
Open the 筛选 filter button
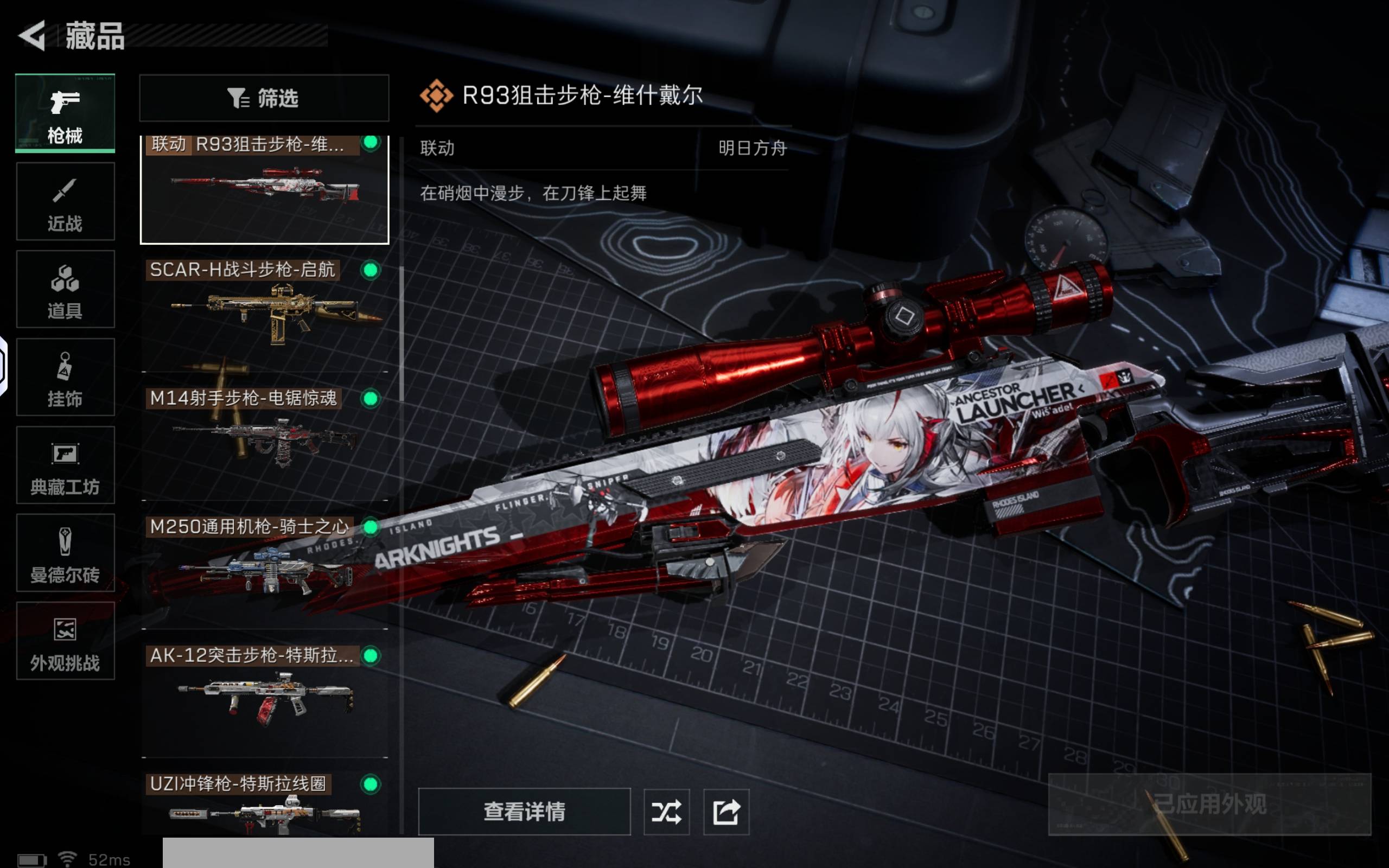(264, 98)
